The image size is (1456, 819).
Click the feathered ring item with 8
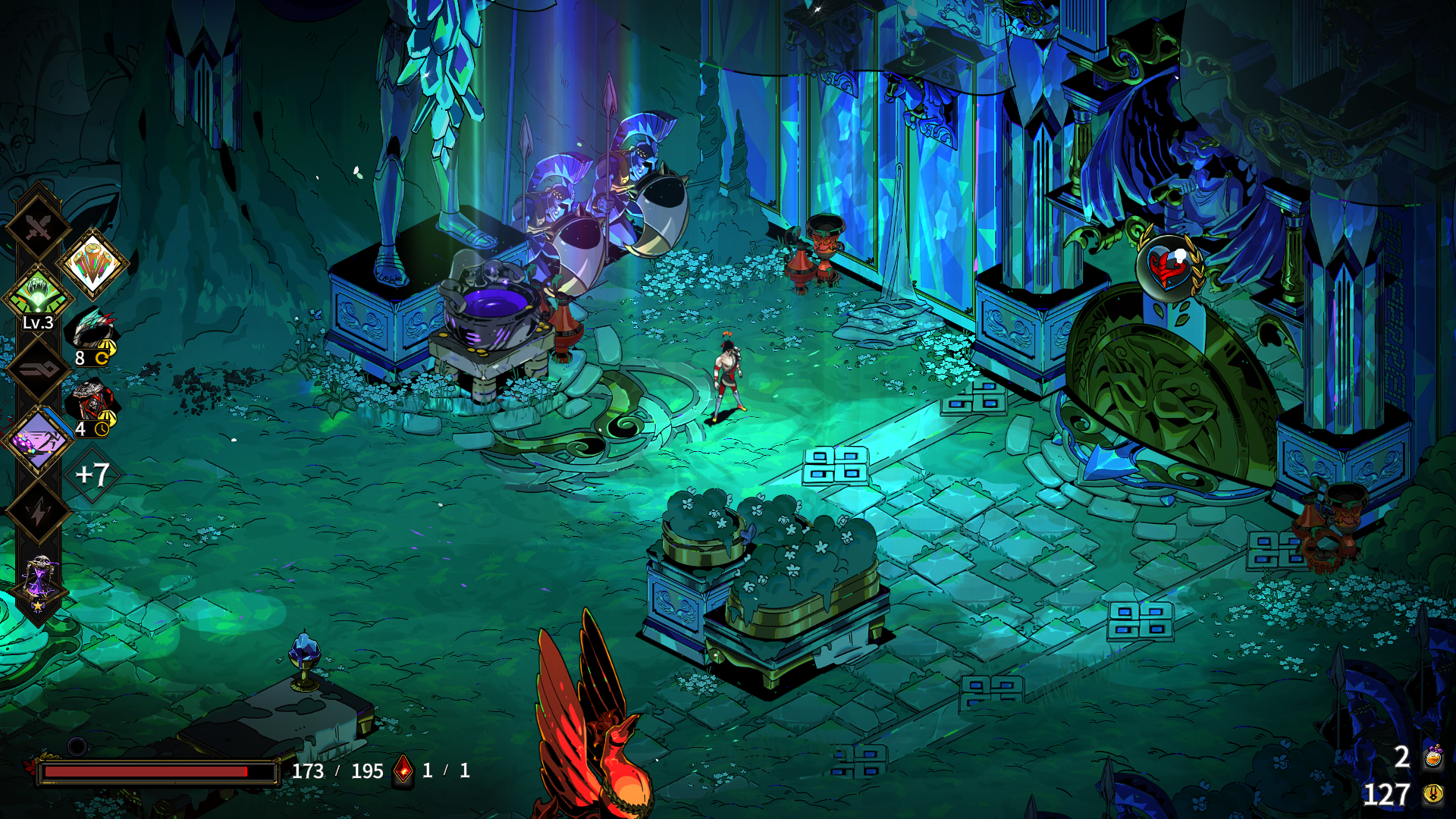coord(94,334)
